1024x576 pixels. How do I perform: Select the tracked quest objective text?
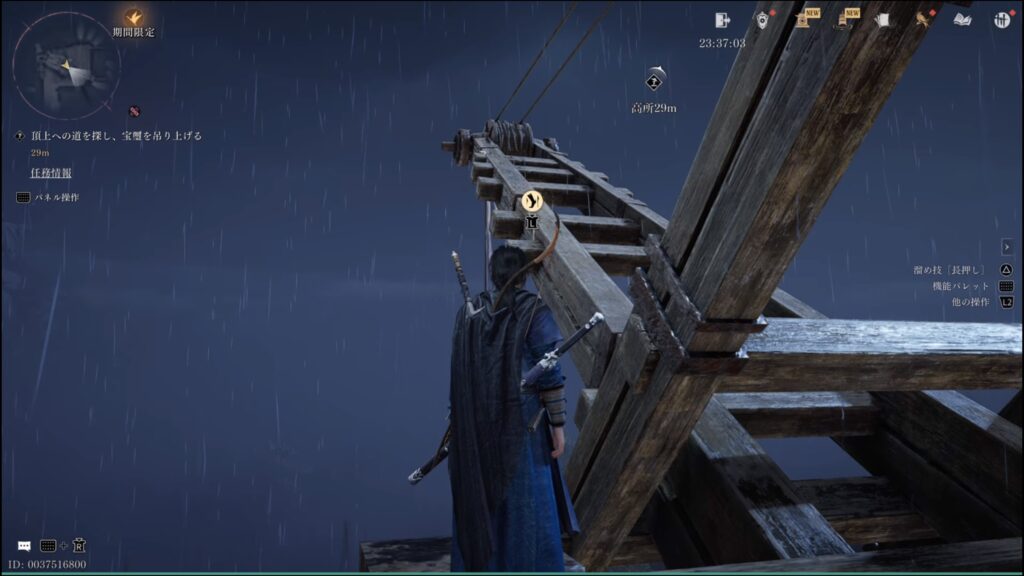pos(116,136)
